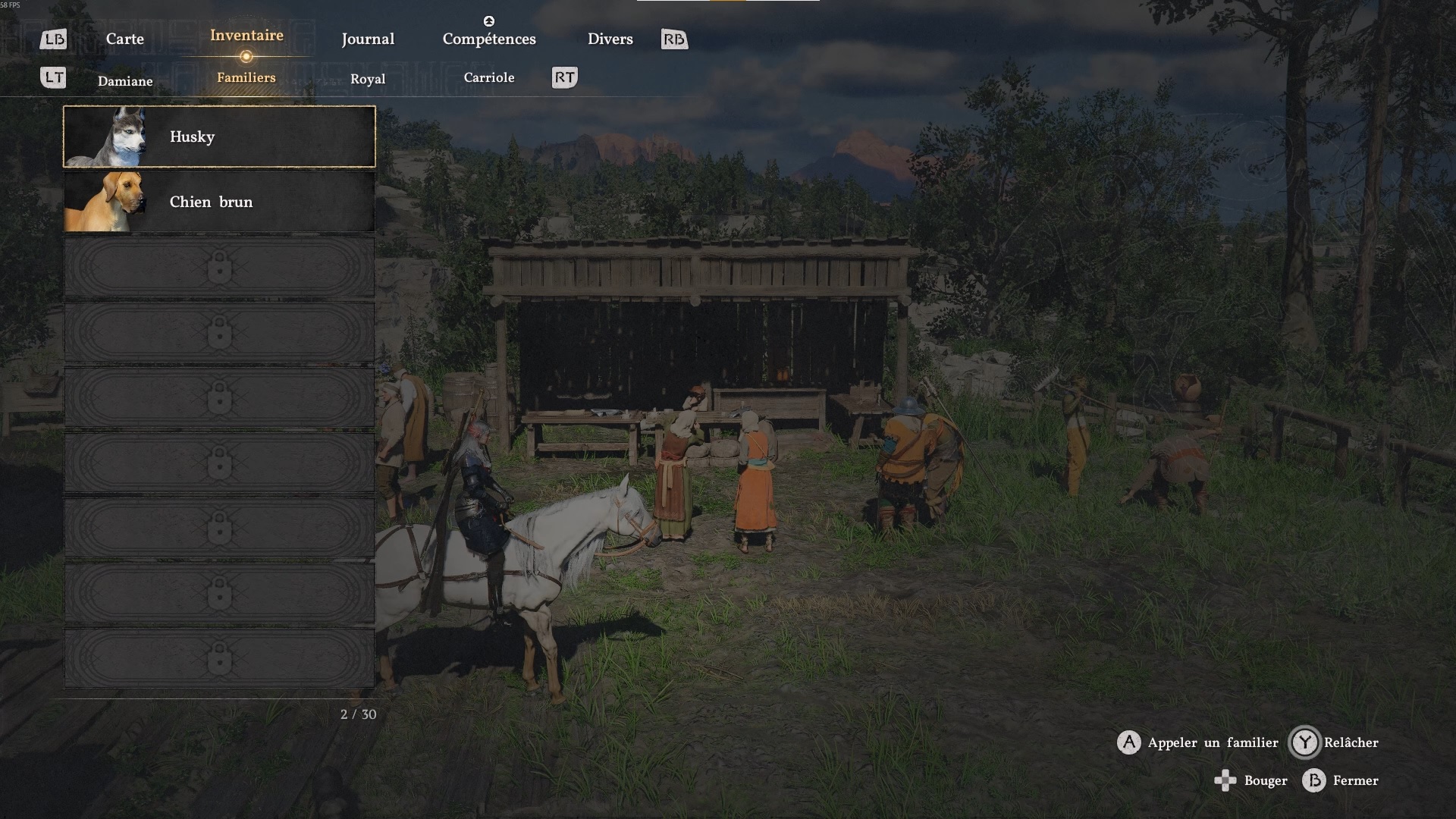Select the Damiane sub-tab
This screenshot has height=819, width=1456.
[125, 81]
